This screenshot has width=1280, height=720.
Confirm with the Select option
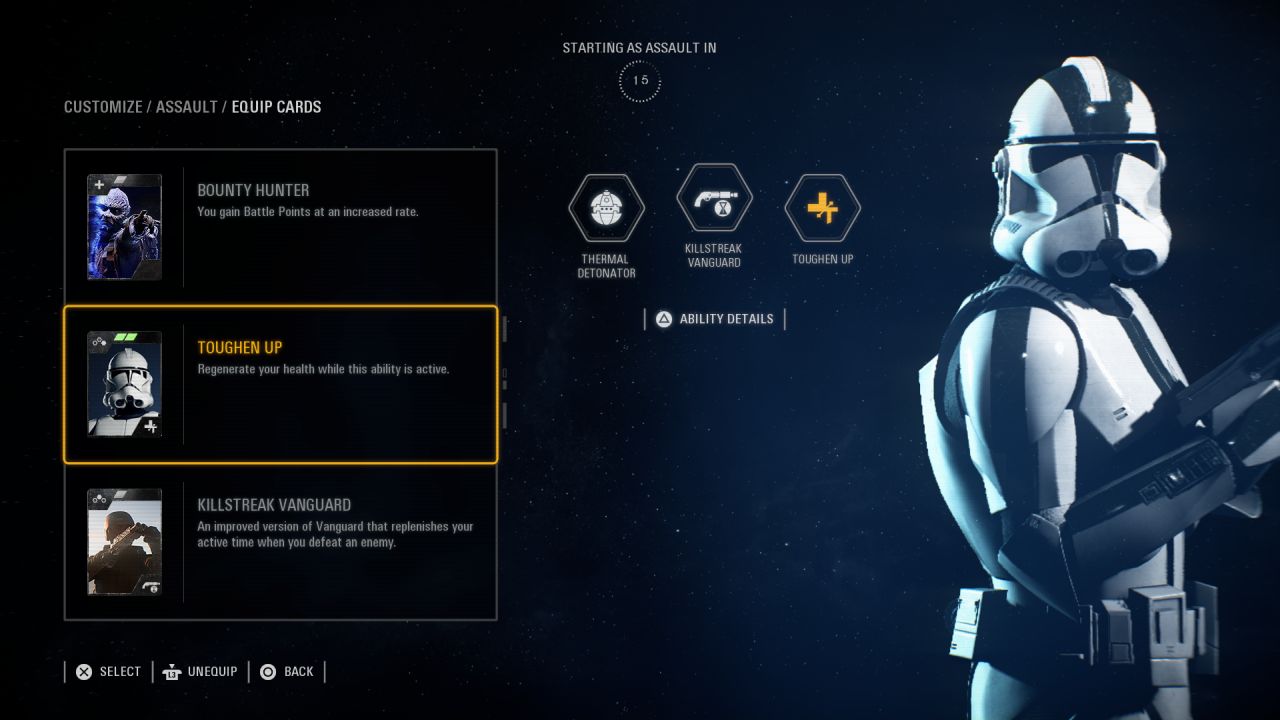point(109,672)
